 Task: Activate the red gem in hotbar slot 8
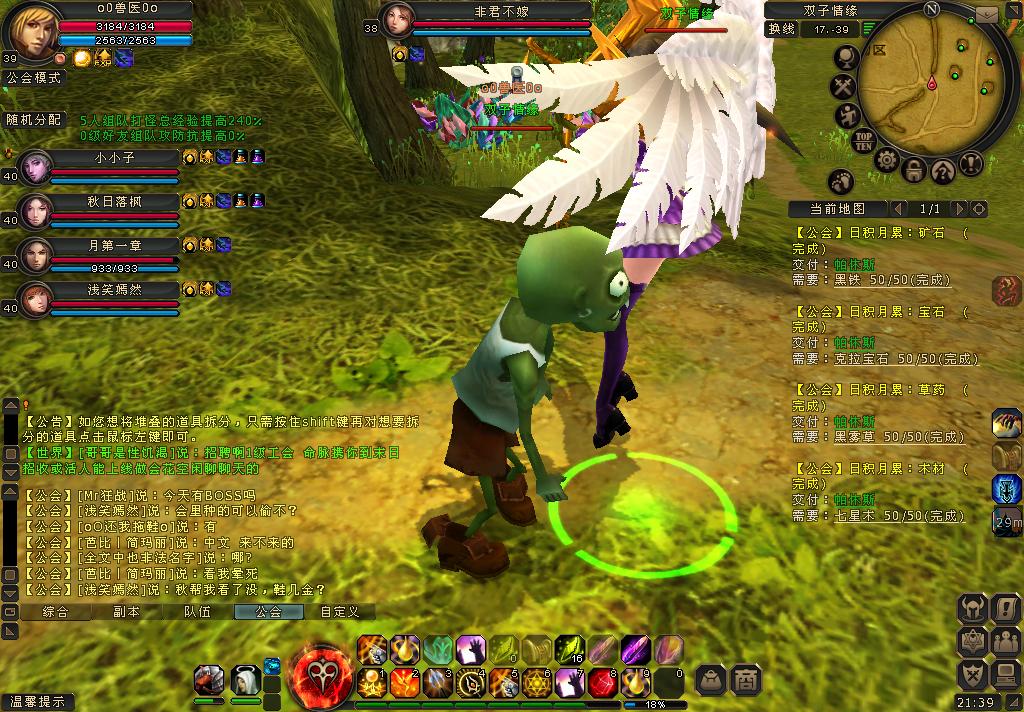click(601, 683)
